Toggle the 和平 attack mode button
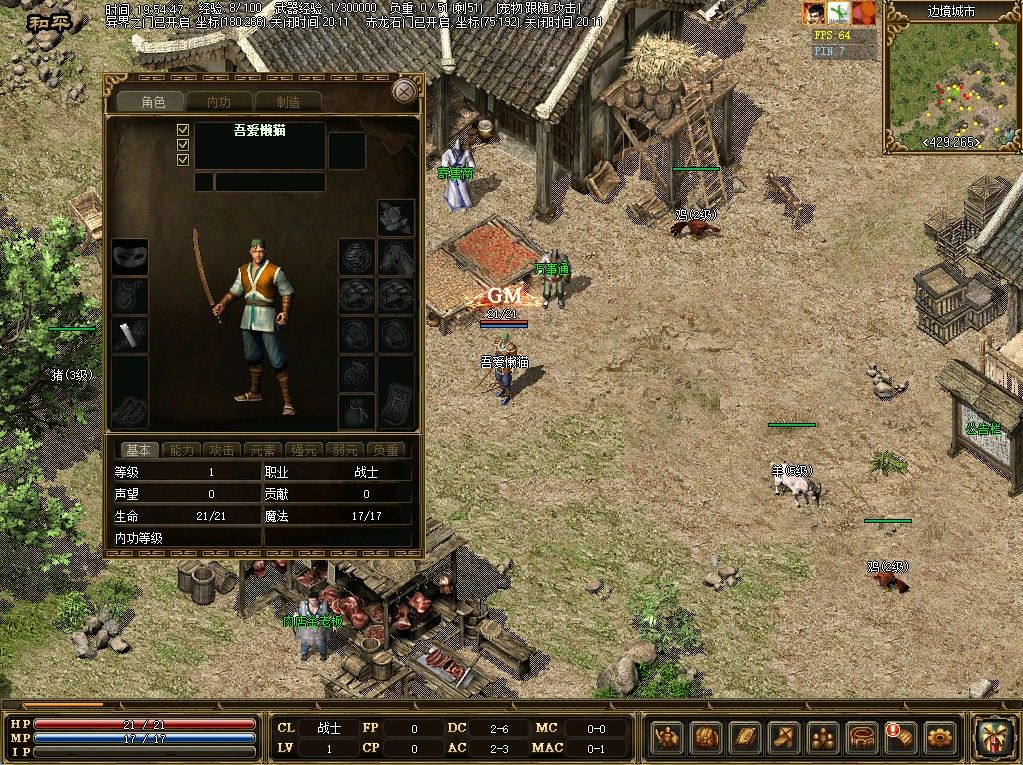 [x=48, y=21]
